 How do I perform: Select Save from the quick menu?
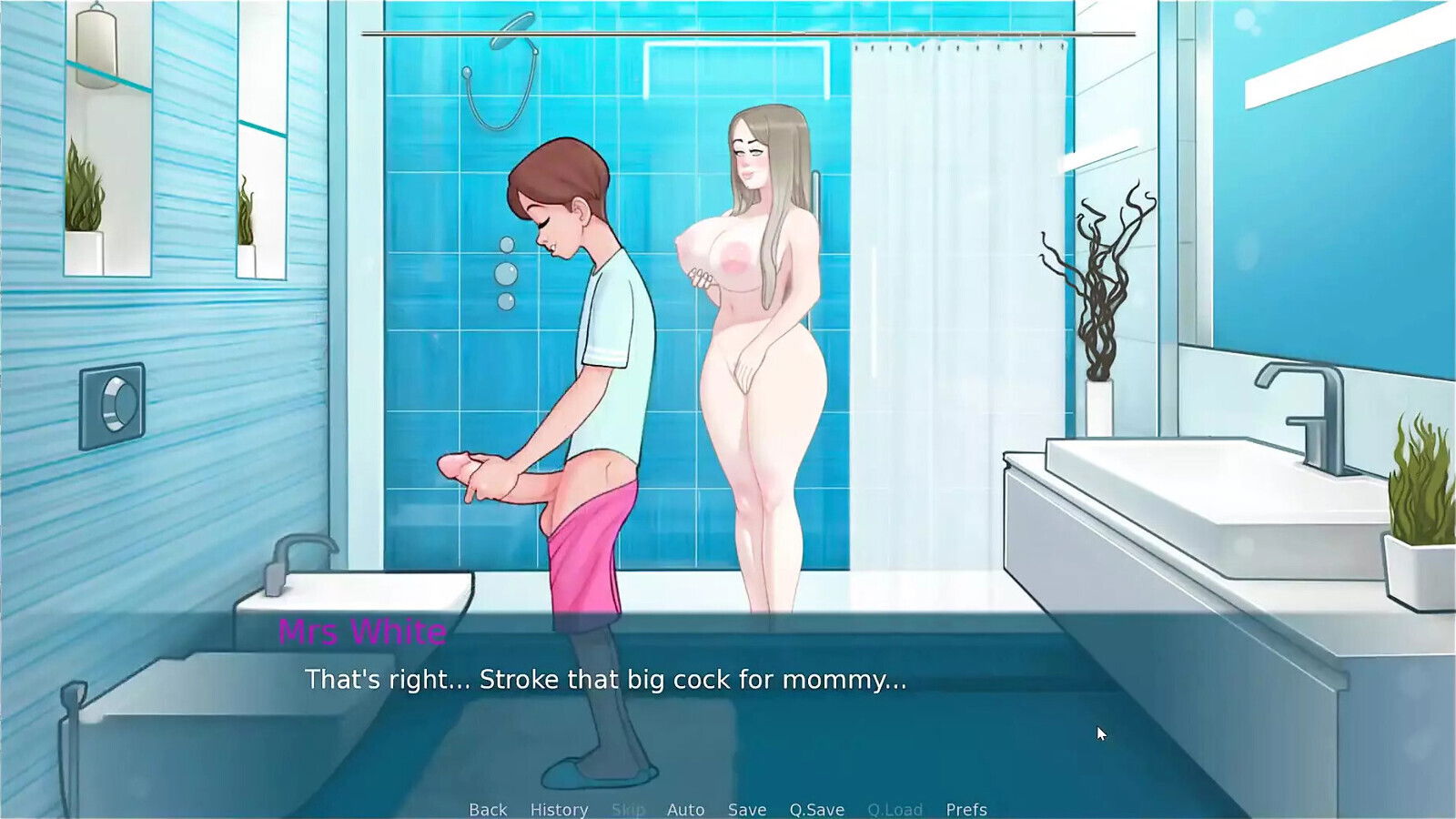pos(746,809)
